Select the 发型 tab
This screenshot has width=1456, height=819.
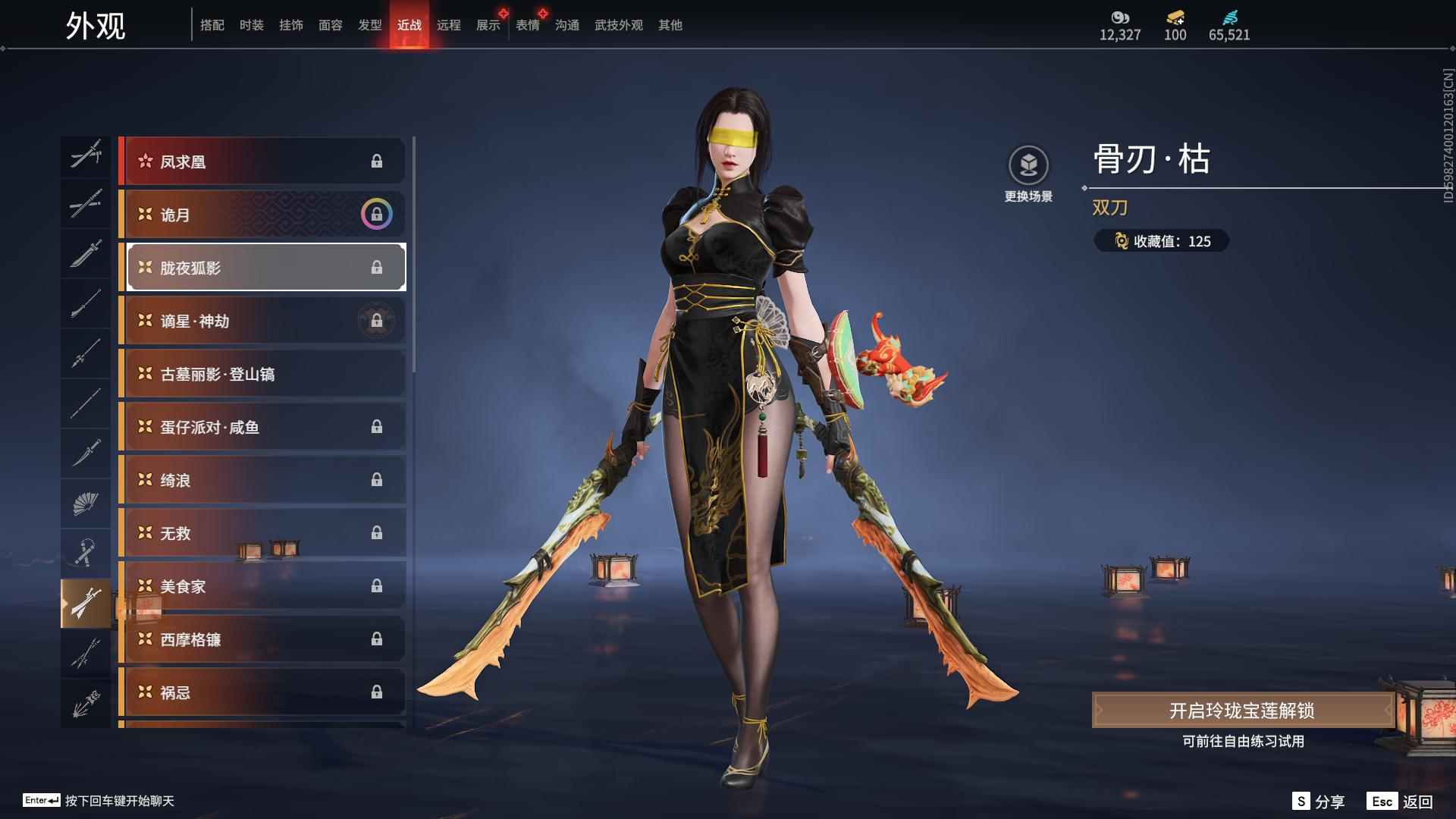coord(369,25)
